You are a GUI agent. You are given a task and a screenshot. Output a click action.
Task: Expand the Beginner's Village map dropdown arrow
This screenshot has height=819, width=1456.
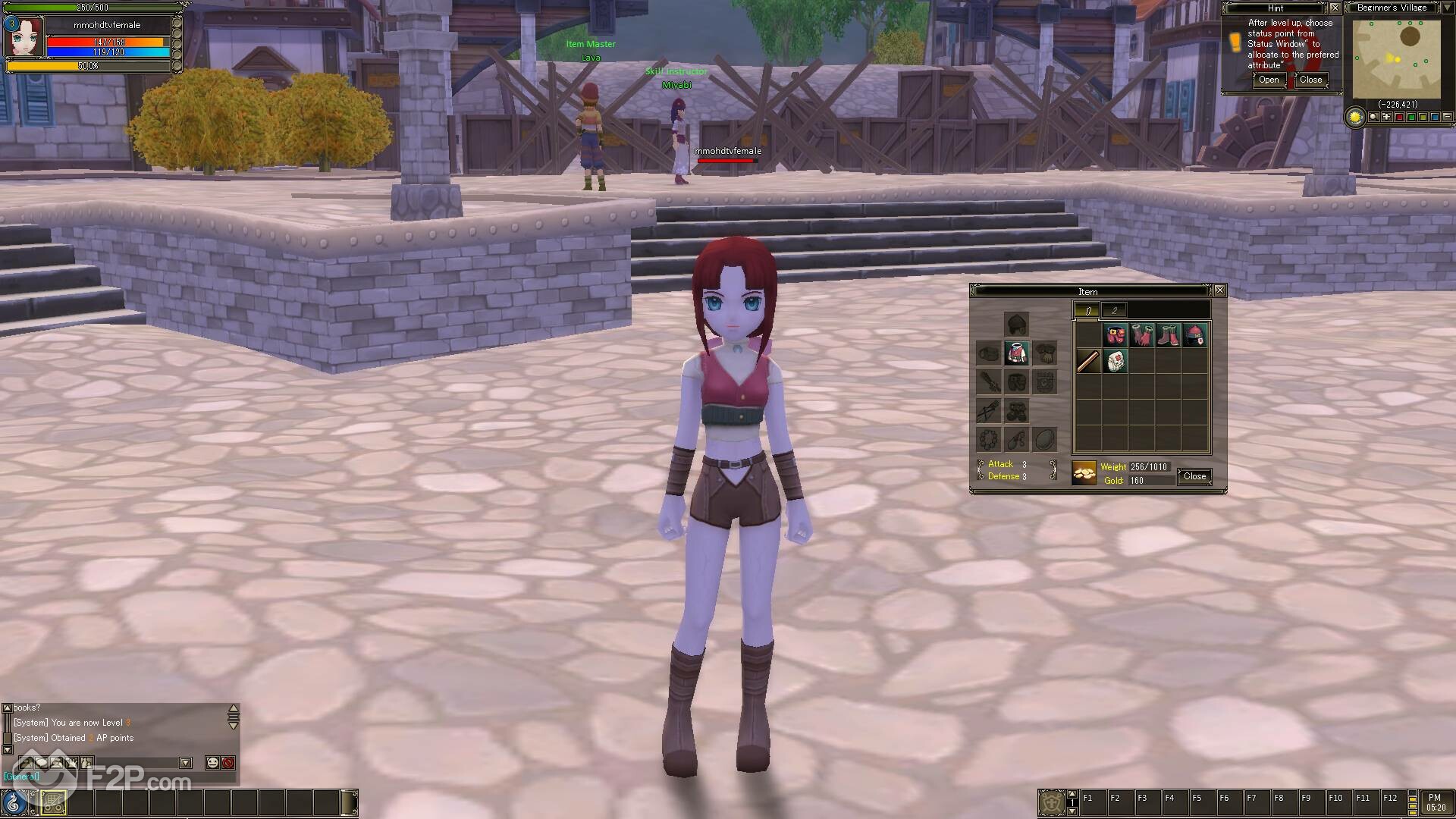pos(1446,8)
